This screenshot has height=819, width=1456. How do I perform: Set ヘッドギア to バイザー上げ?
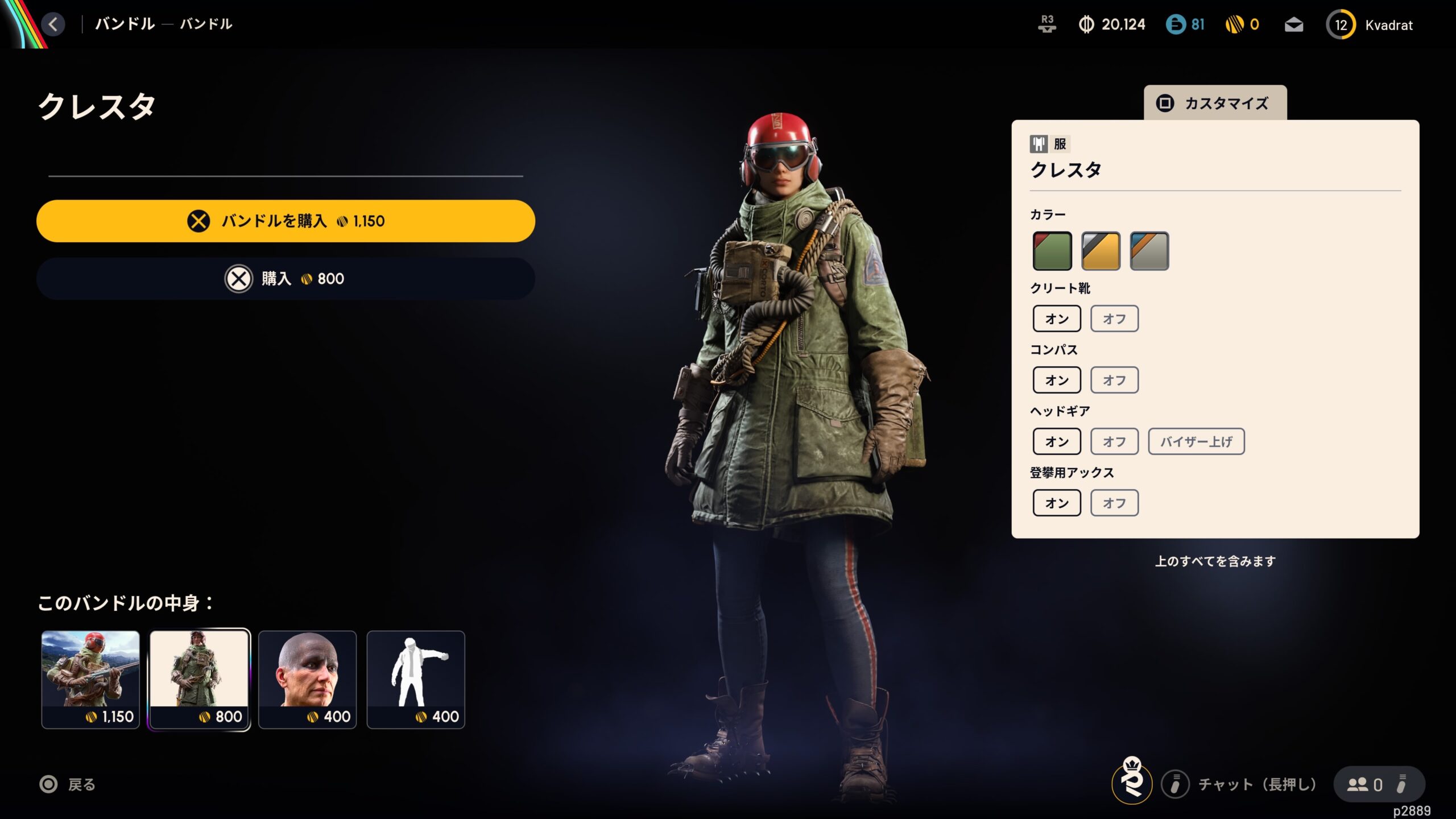point(1196,442)
